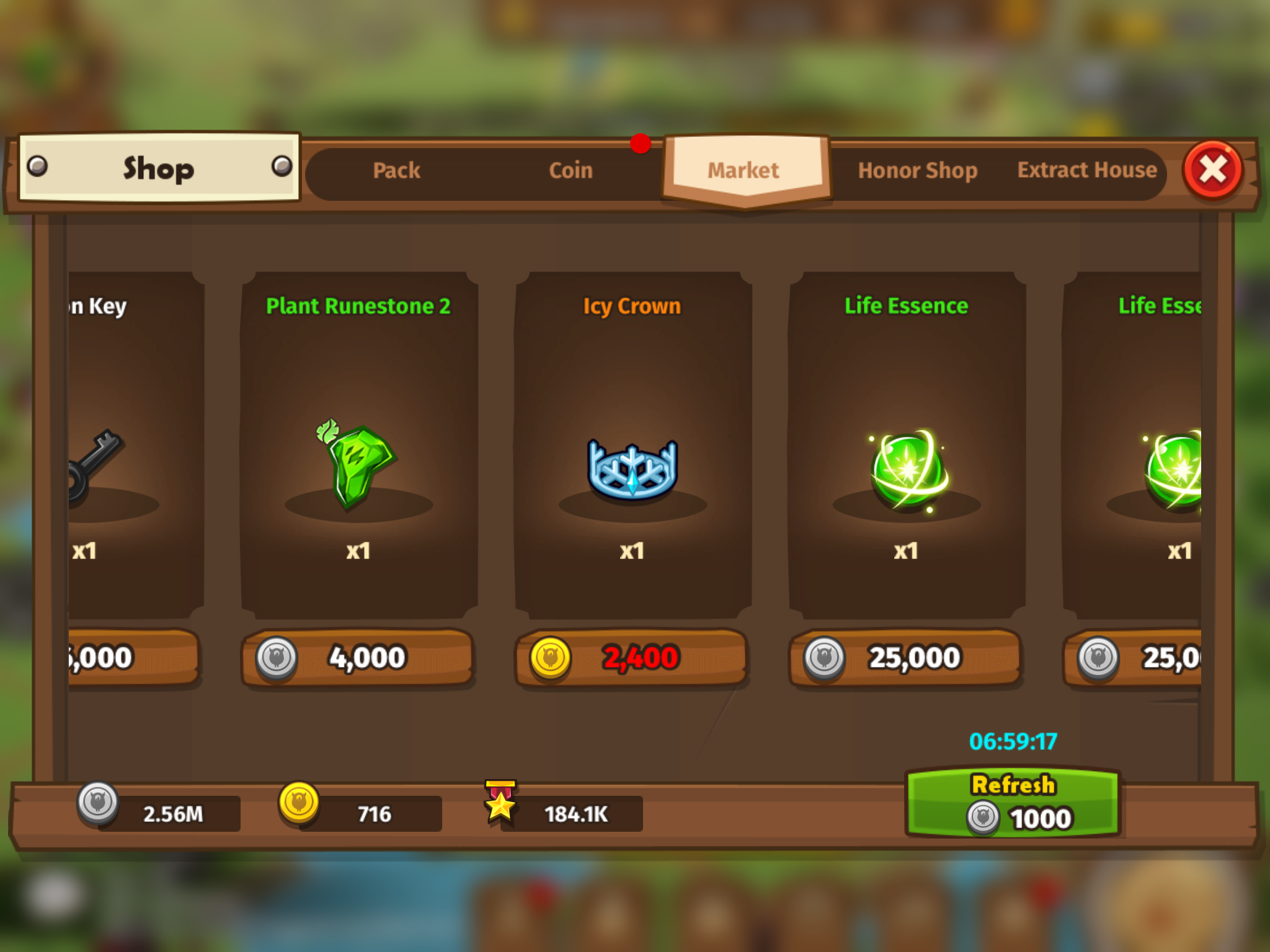
Task: Buy Plant Runestone 2 for 4,000
Action: (x=358, y=658)
